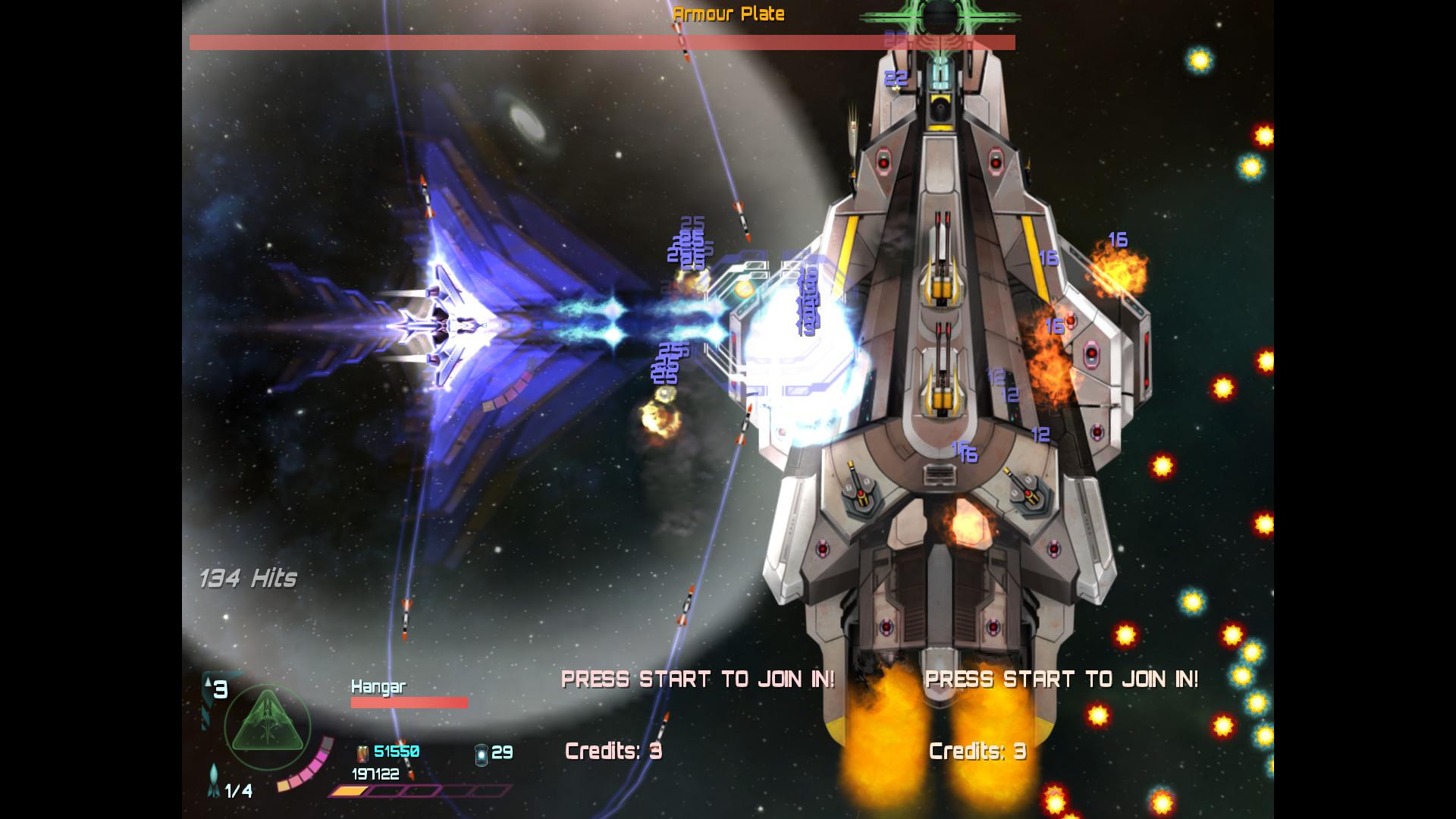Click the canister icon next to 51550
This screenshot has height=819, width=1456.
pos(362,753)
